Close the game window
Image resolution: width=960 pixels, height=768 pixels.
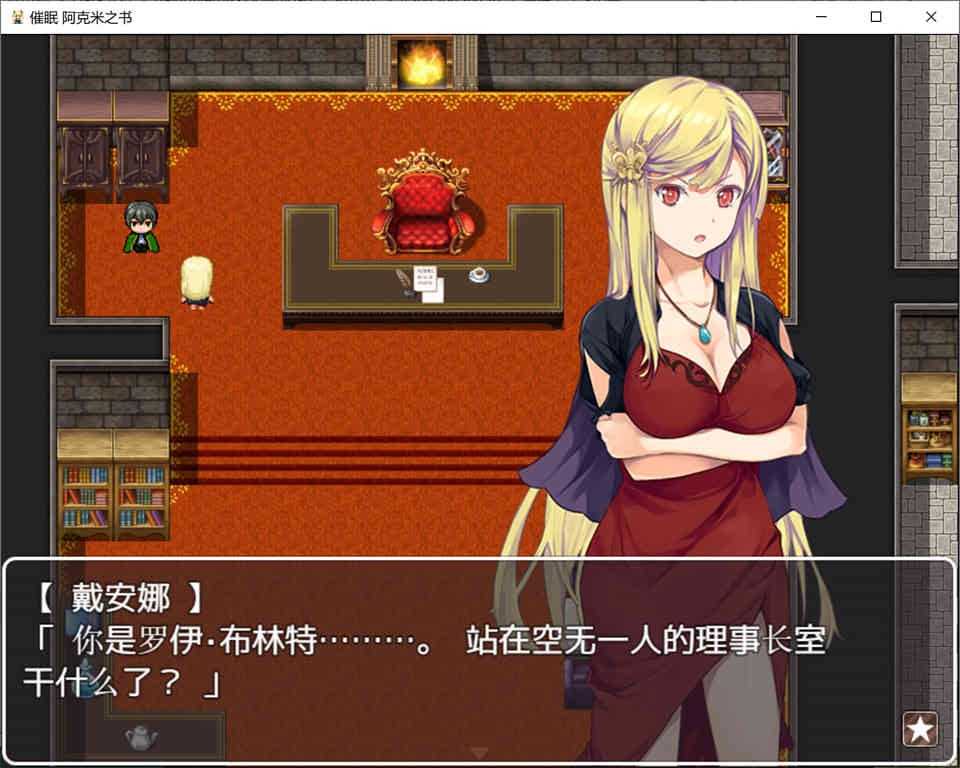931,17
